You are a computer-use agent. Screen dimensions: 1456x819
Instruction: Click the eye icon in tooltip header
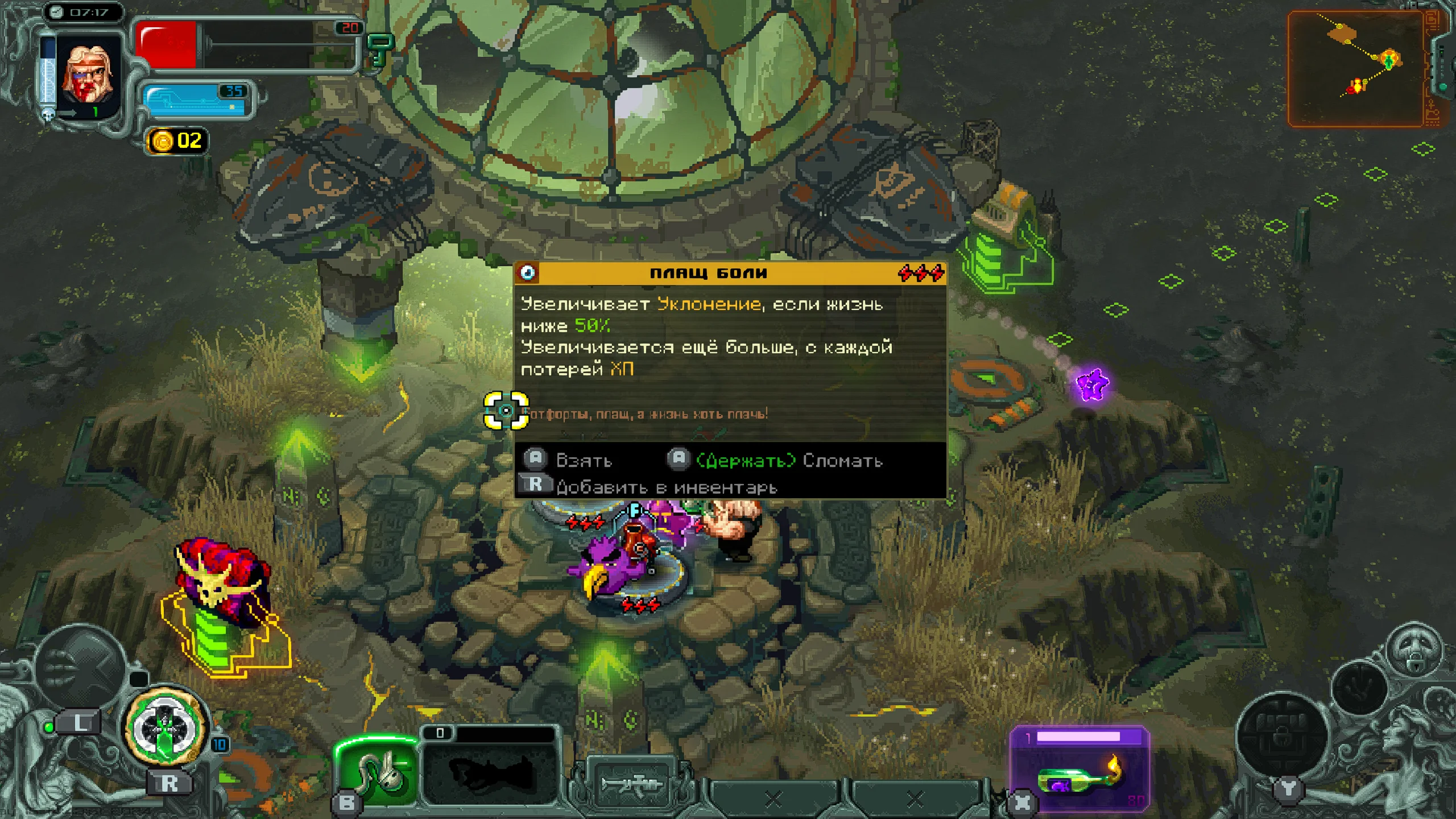pyautogui.click(x=528, y=273)
